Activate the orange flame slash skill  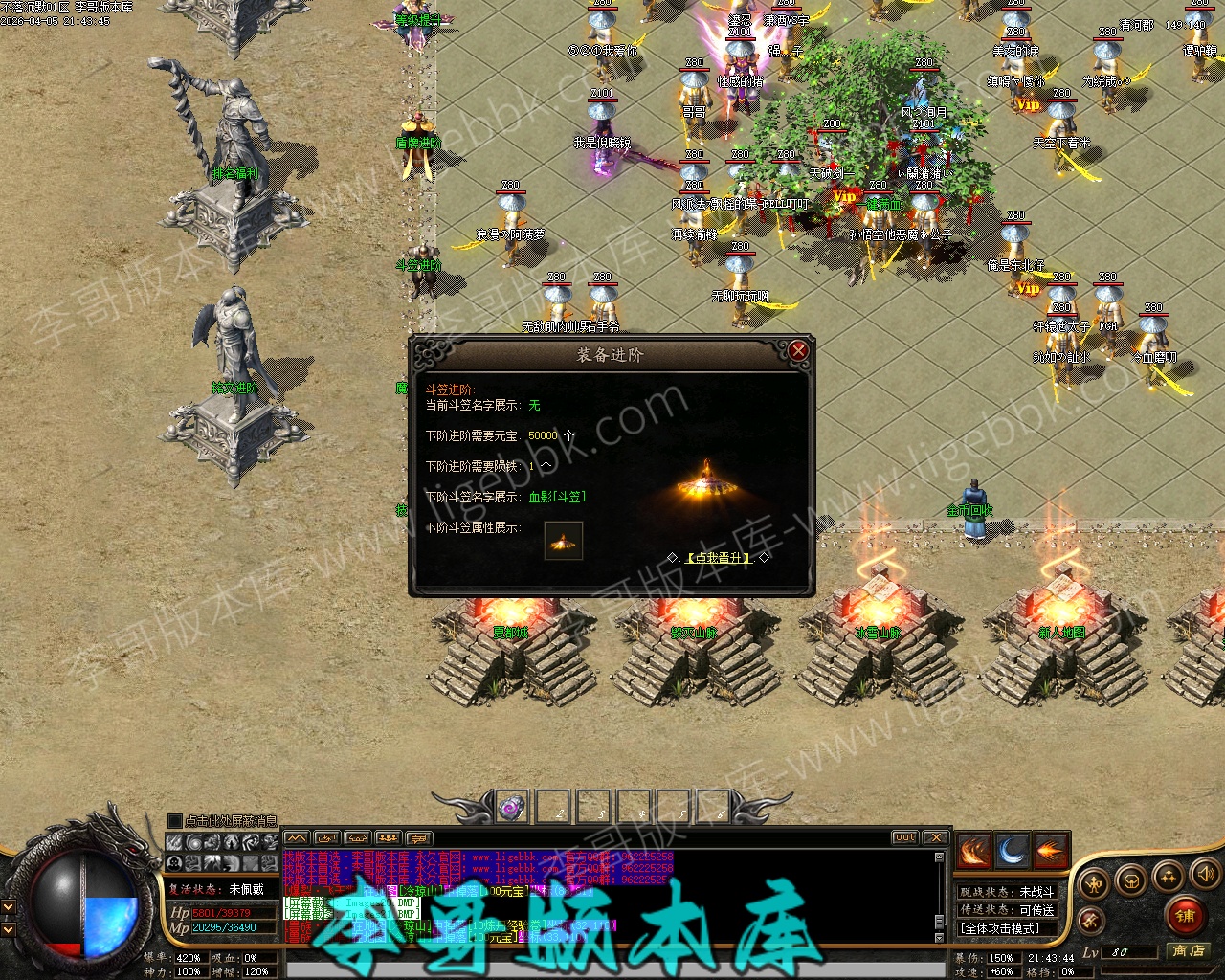click(974, 851)
